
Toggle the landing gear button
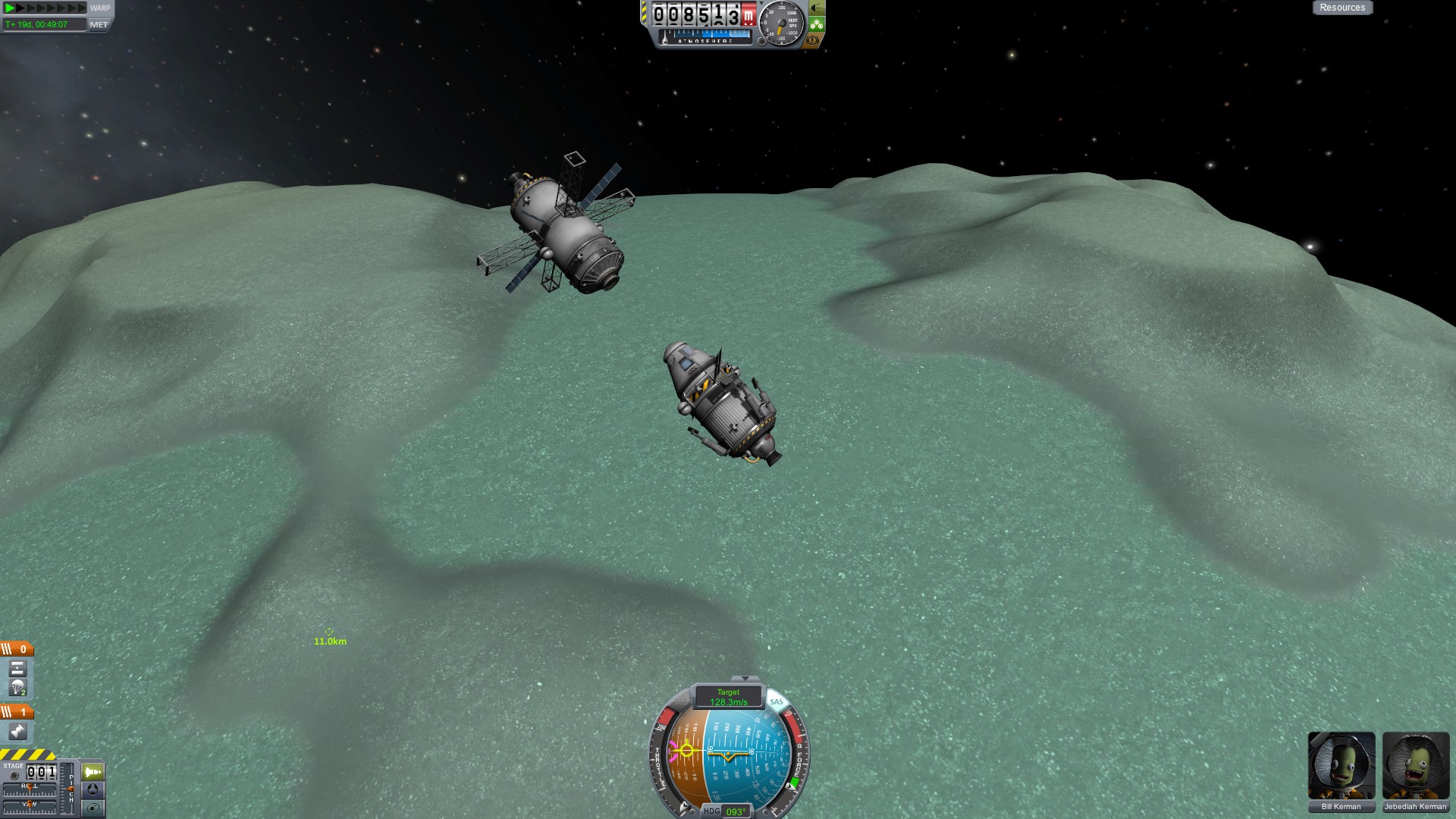[x=817, y=24]
